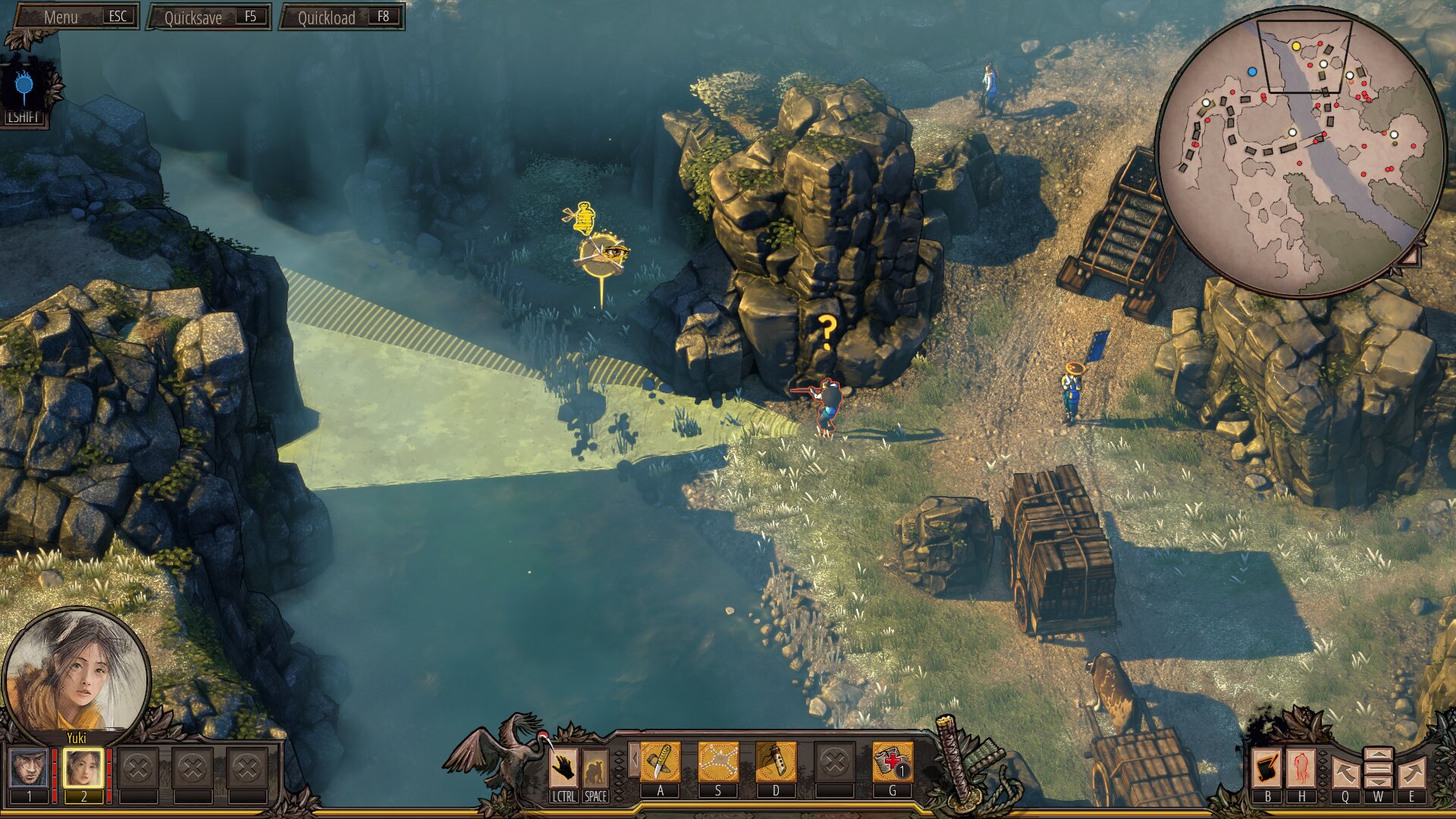
Task: Use the black hand interact action
Action: (x=563, y=768)
